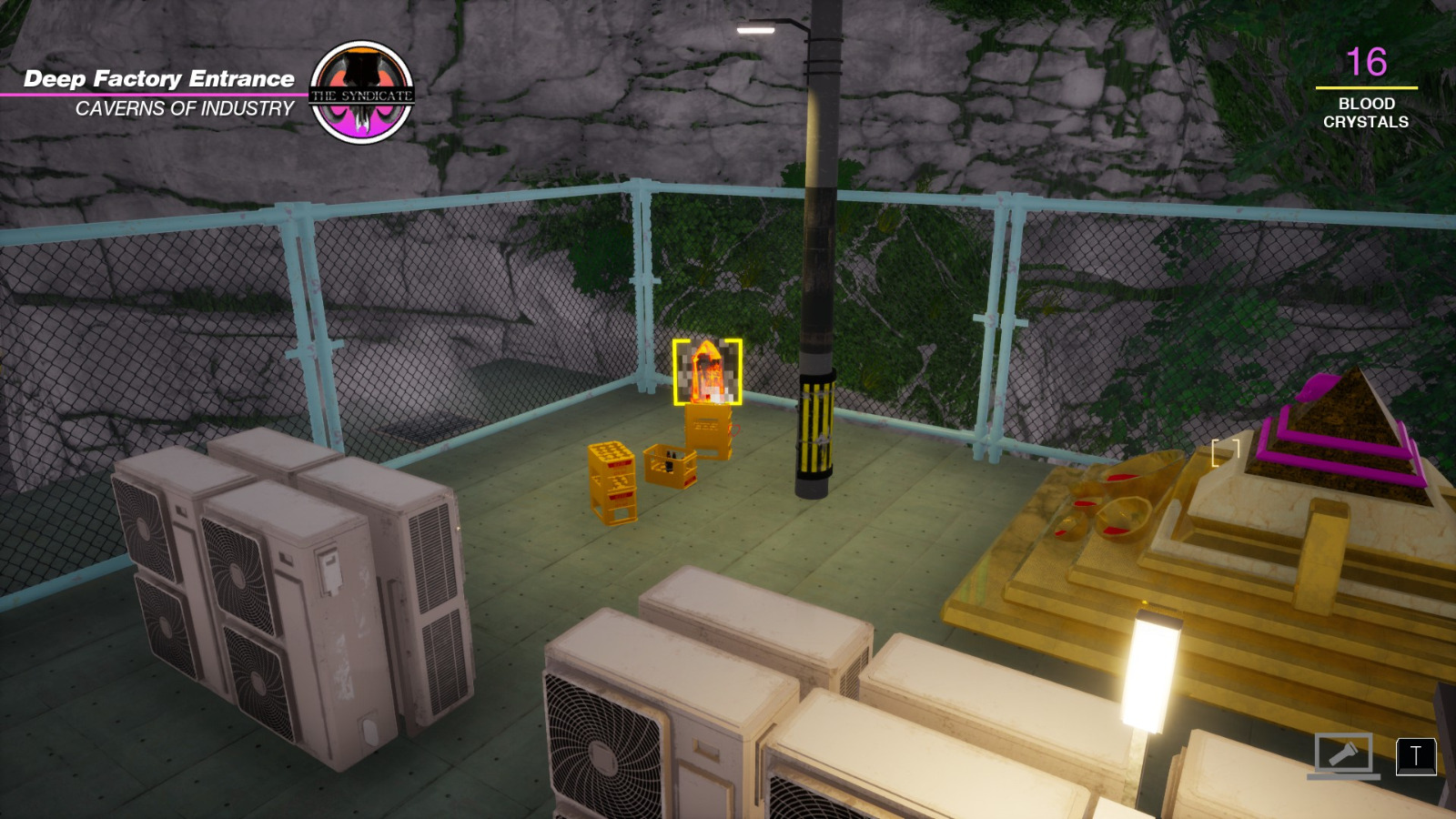
Task: Toggle the standing light tube near the pyramid
Action: point(1149,673)
